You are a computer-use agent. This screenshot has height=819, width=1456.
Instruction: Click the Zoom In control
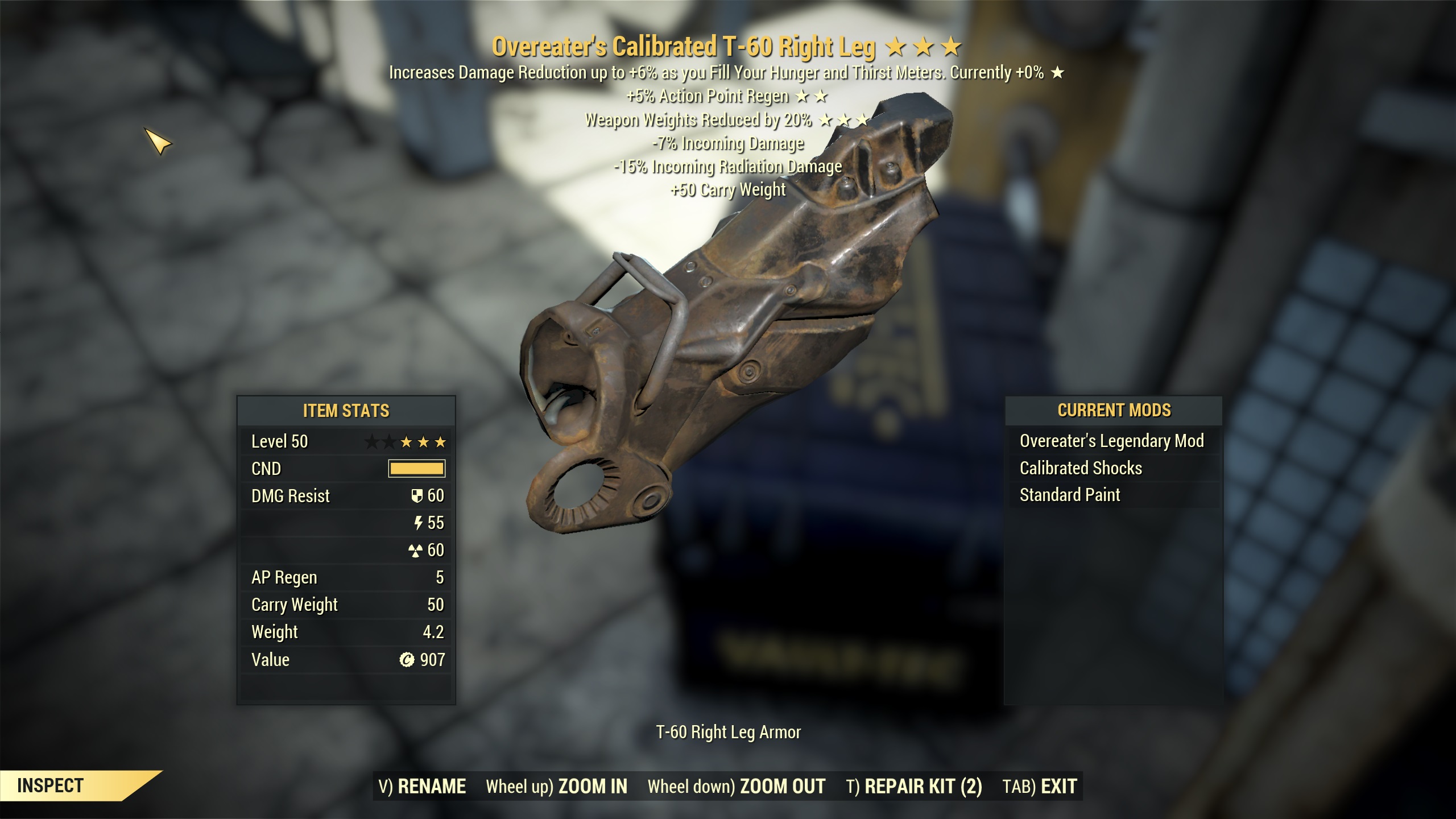click(556, 787)
